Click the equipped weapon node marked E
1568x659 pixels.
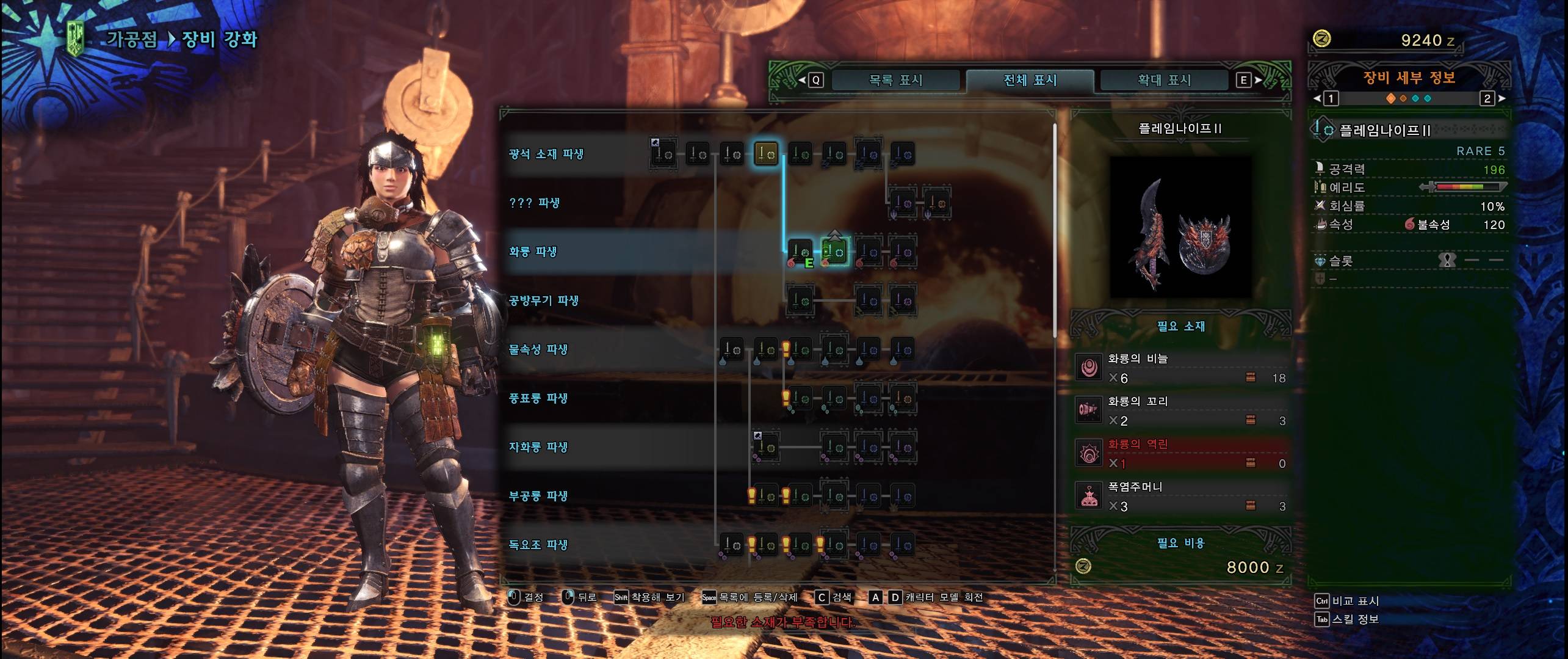tap(800, 252)
